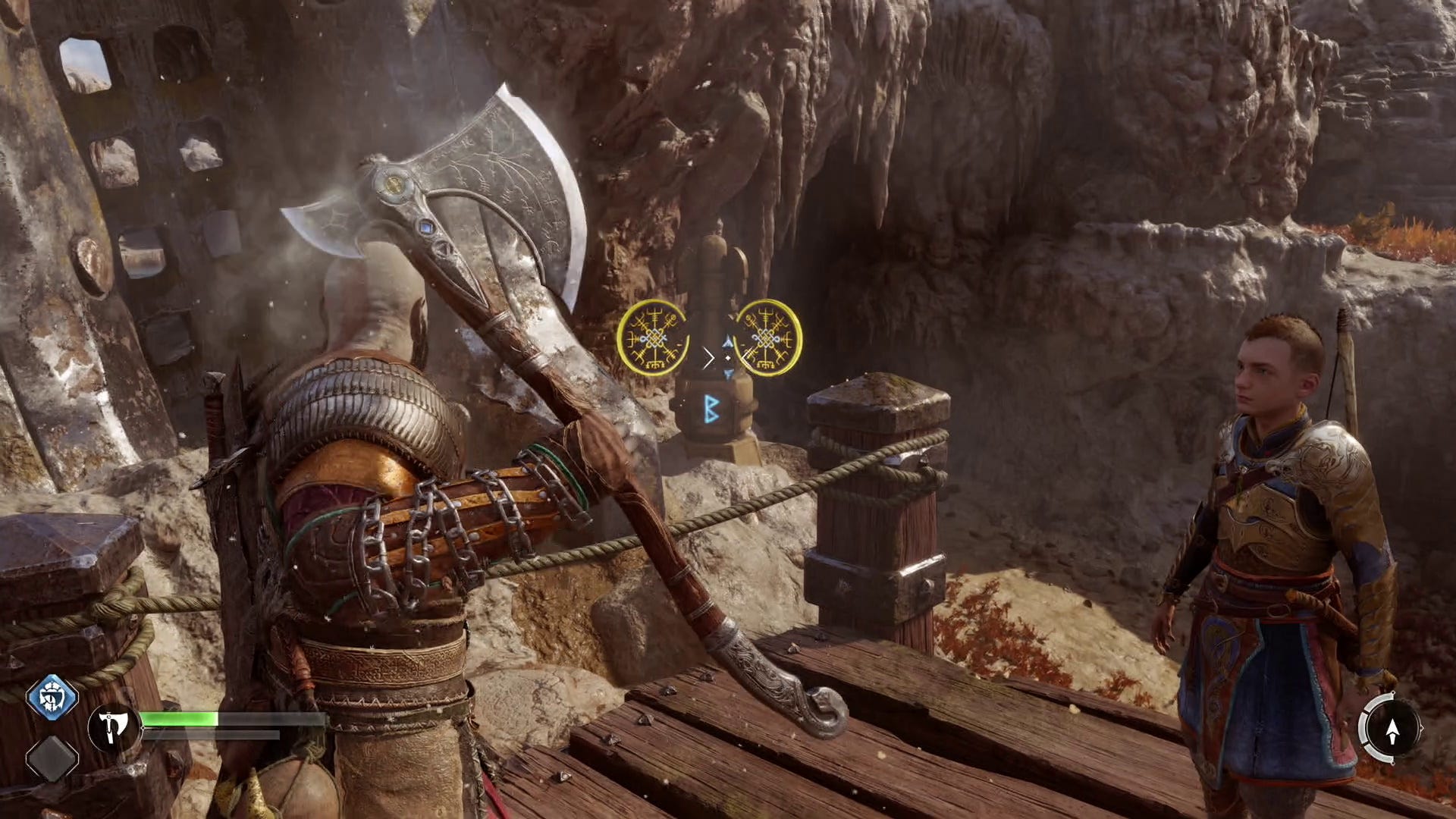The height and width of the screenshot is (819, 1456).
Task: Click the blue Berkanan rune on the pillar
Action: (x=711, y=409)
